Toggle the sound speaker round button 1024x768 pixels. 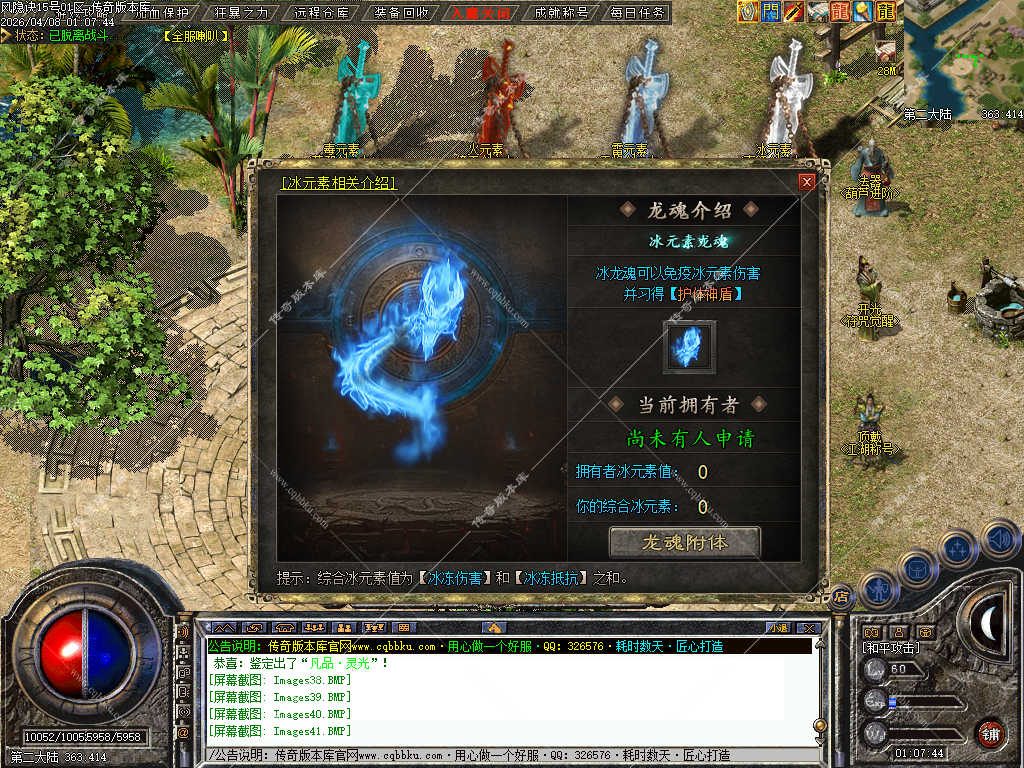point(1000,540)
